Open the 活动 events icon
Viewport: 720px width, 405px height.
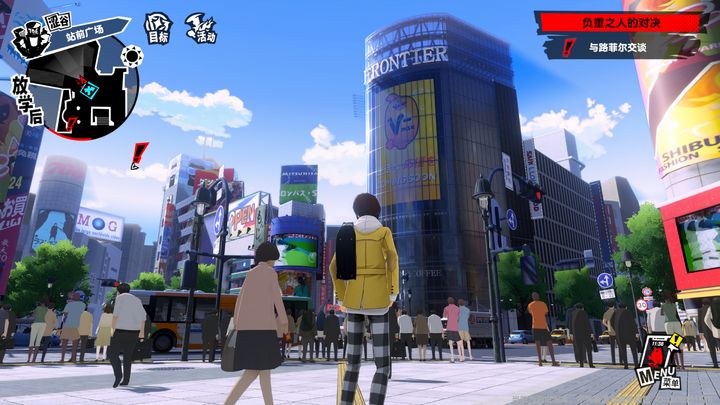tap(203, 29)
